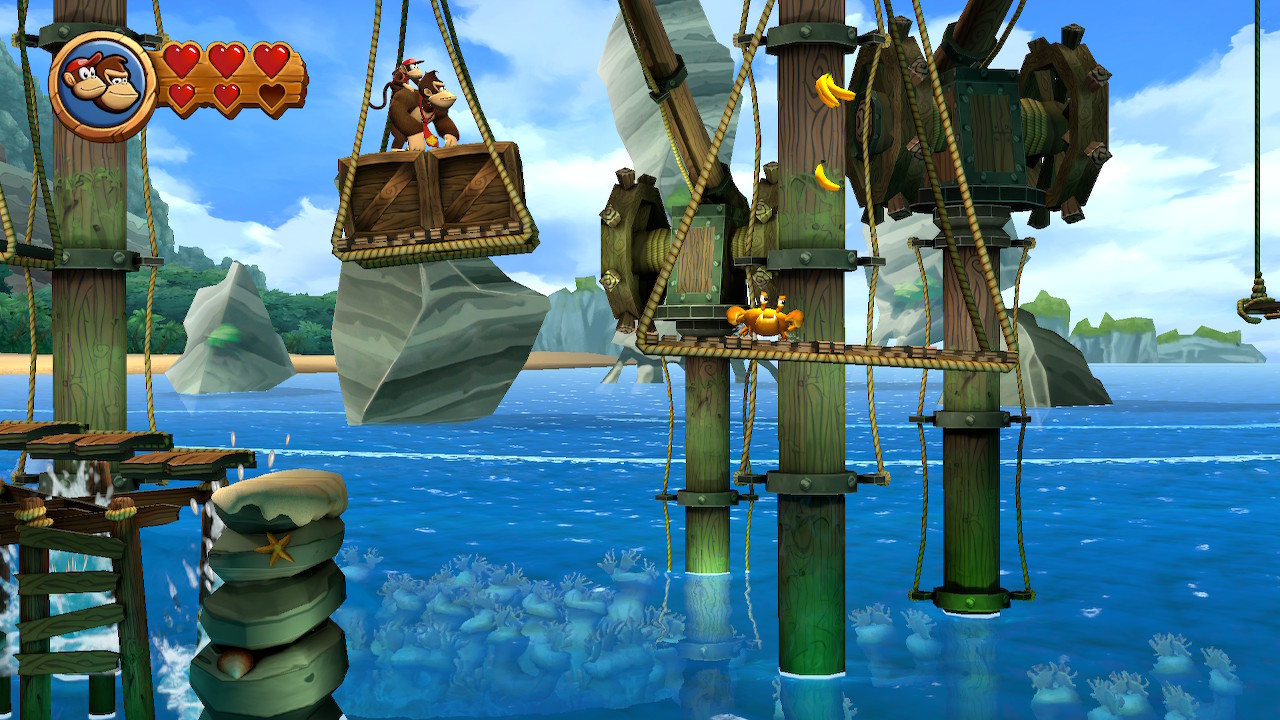Click the Donkey Kong and Diddy portrait badge

tap(101, 86)
